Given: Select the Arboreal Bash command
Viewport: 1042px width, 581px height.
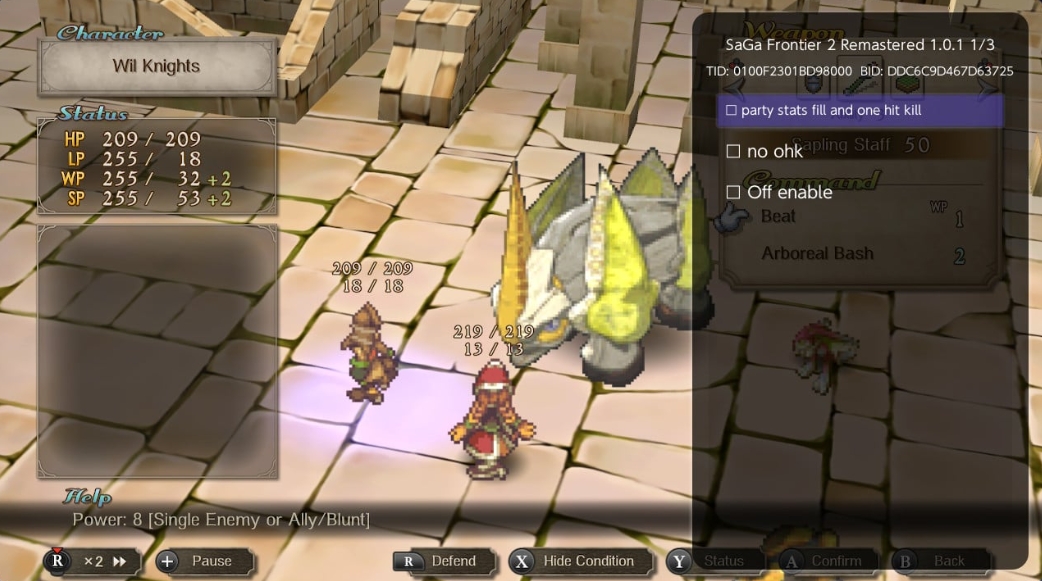Looking at the screenshot, I should click(x=817, y=254).
